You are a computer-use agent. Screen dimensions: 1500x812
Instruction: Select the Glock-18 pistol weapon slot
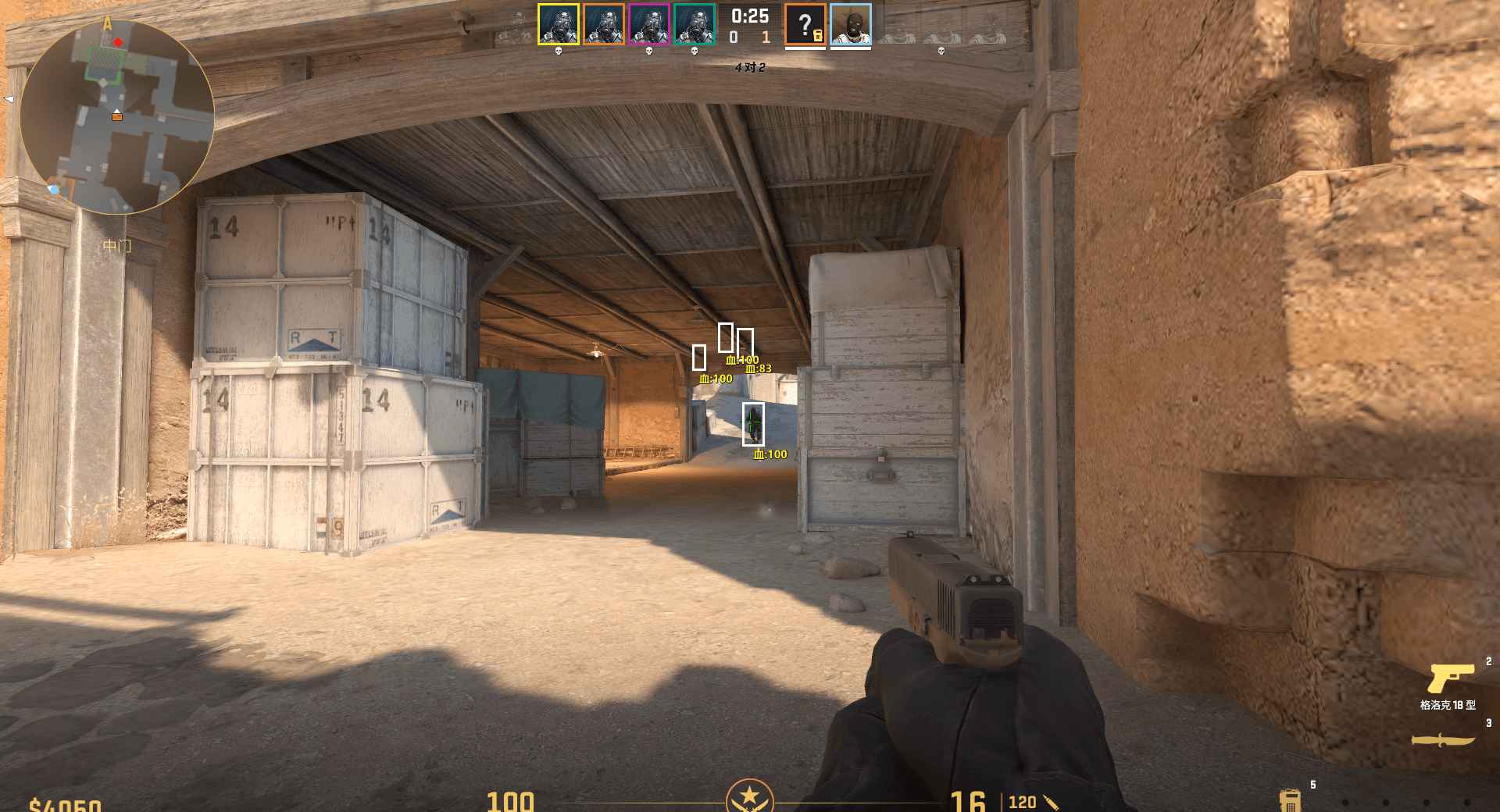(1450, 679)
